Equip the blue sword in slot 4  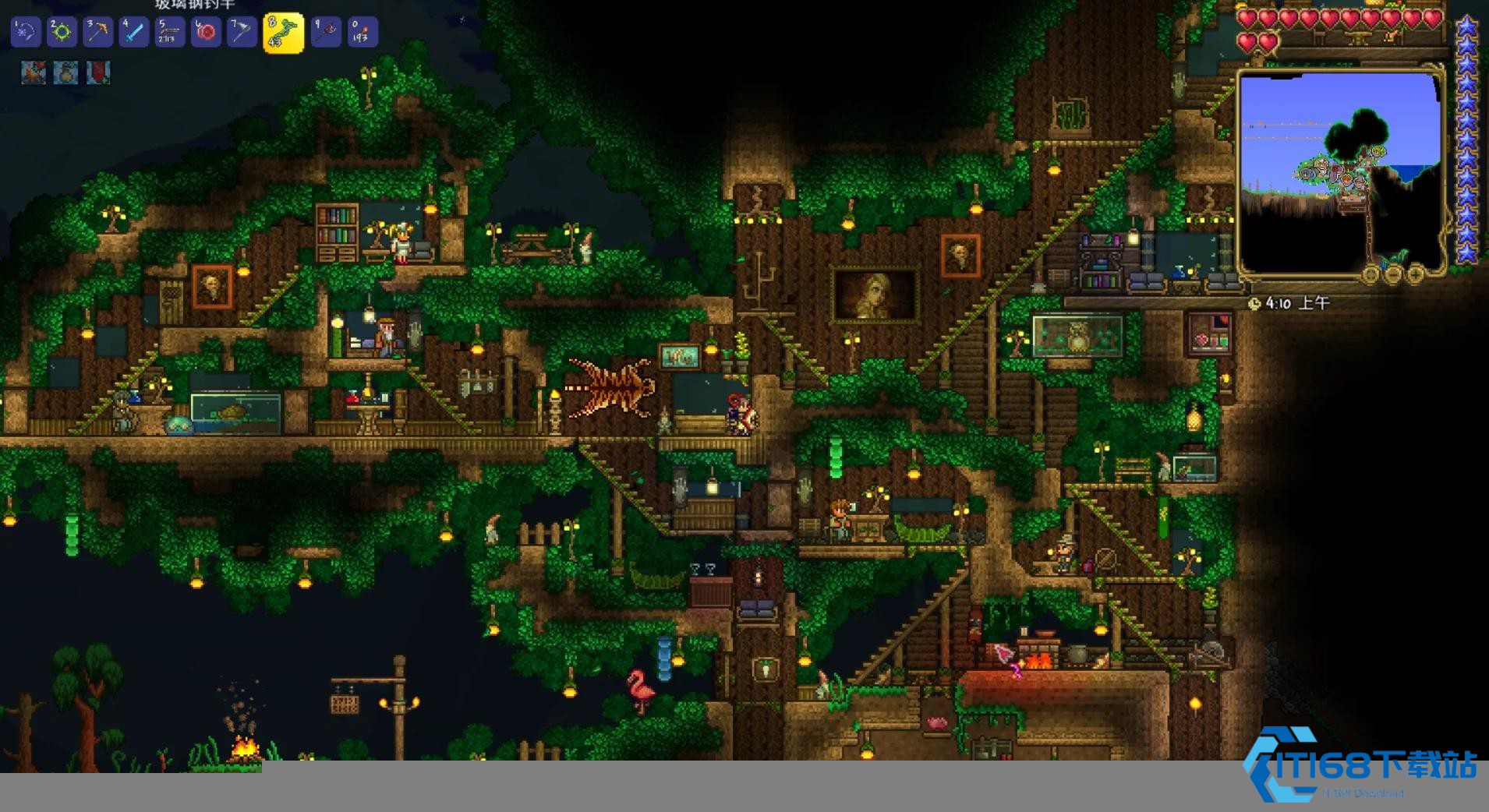pos(134,33)
